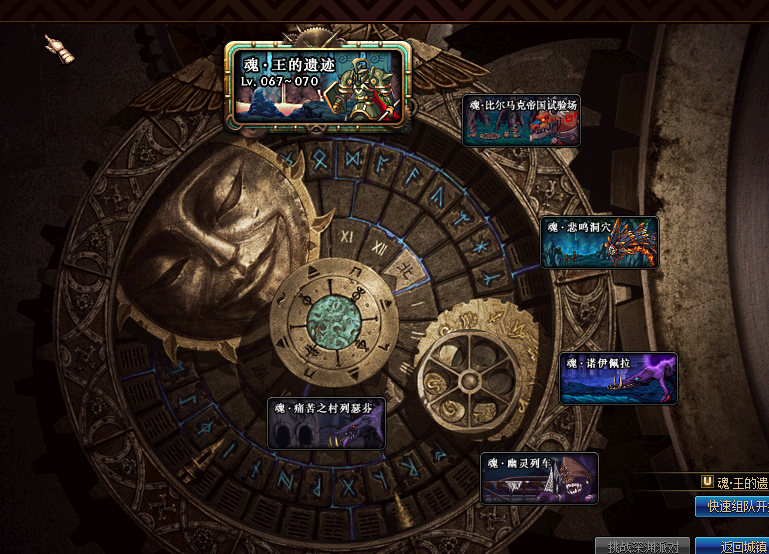Select the 魂·诺伊佩拉 dungeon
Screen dimensions: 769x554
pyautogui.click(x=618, y=378)
